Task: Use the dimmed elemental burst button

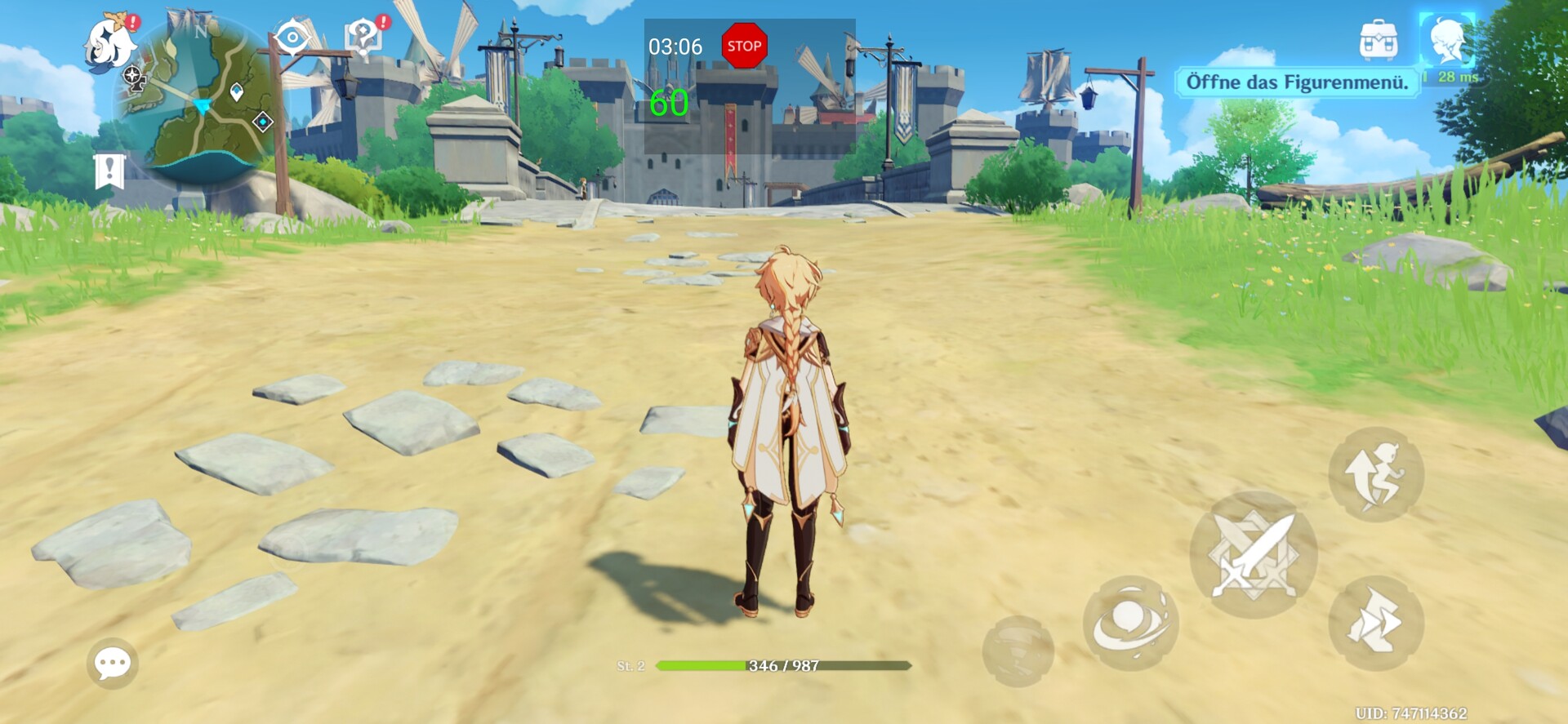Action: pos(1018,651)
